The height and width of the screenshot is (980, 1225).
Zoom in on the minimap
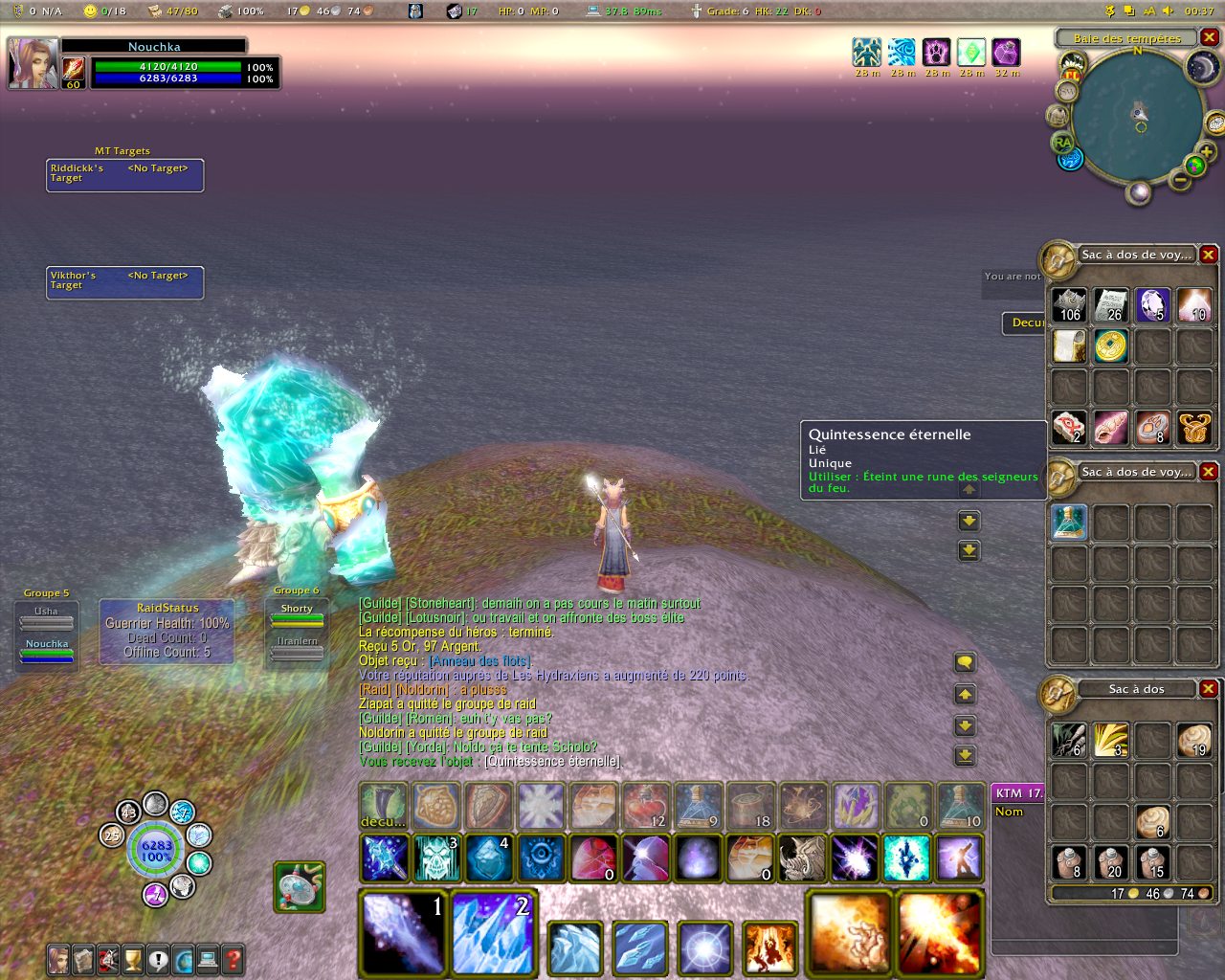click(1206, 152)
